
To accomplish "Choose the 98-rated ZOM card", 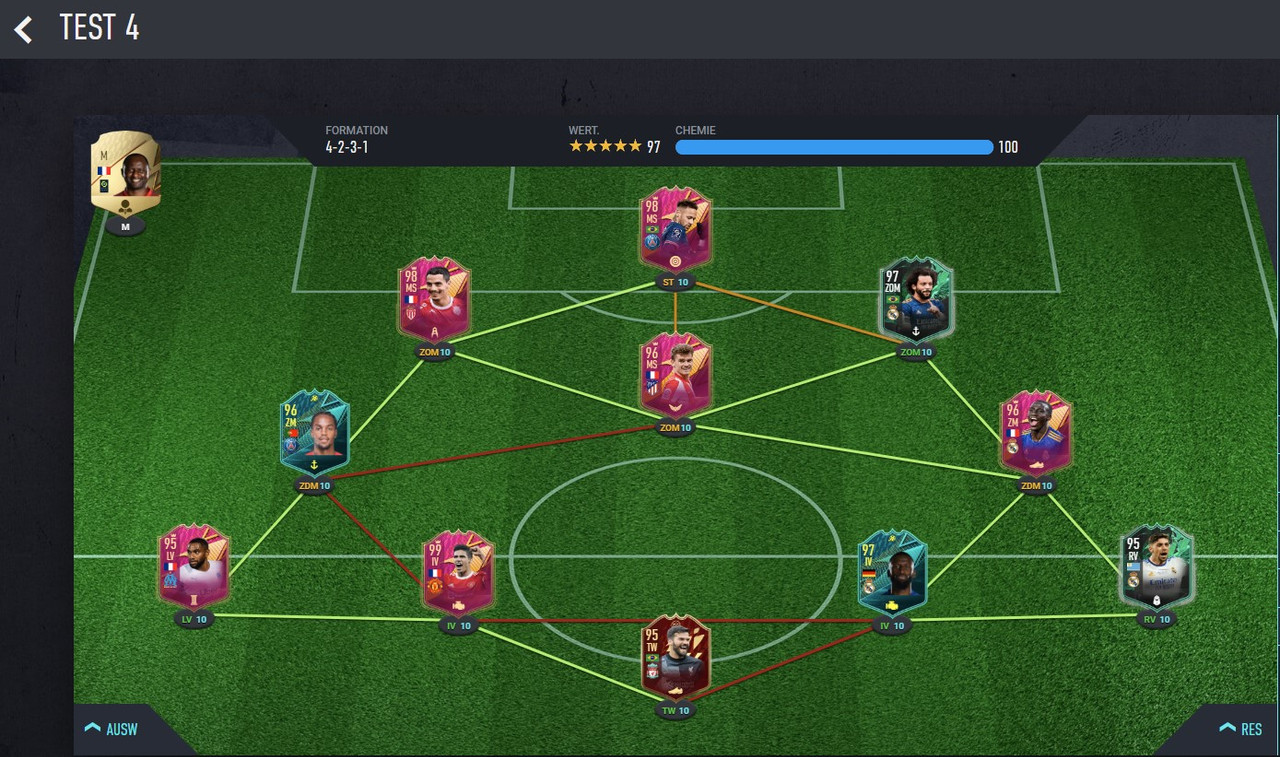I will [434, 299].
